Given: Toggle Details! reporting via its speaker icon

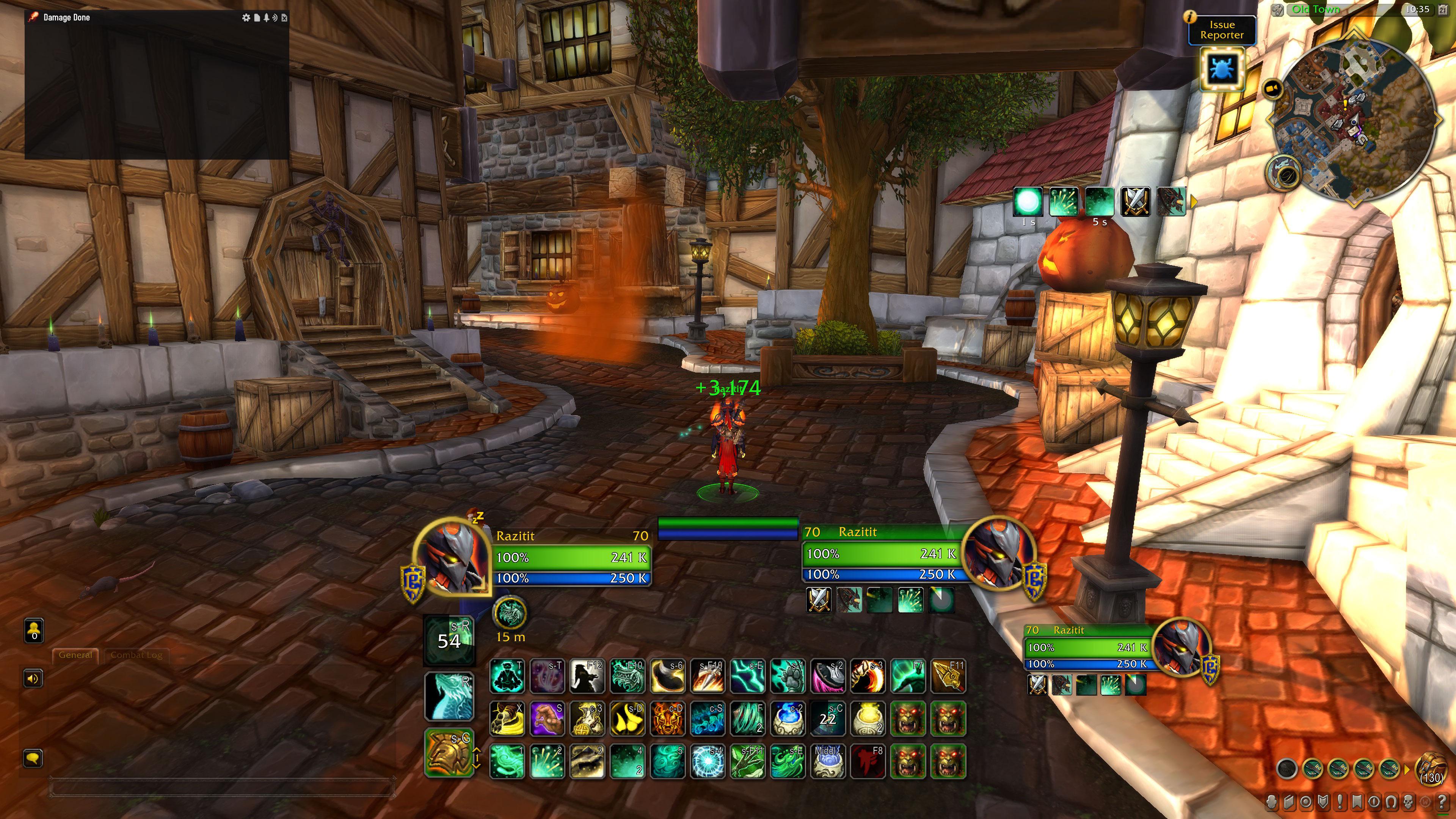Looking at the screenshot, I should 275,17.
